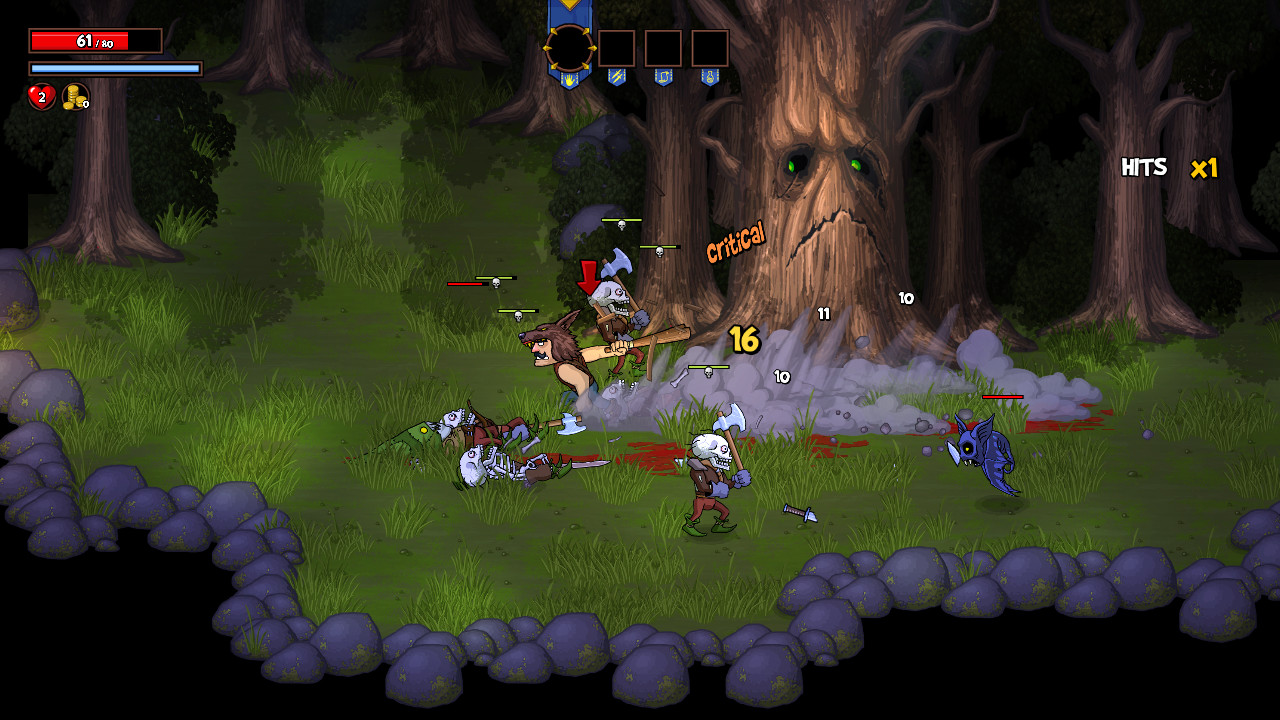Image resolution: width=1280 pixels, height=720 pixels.
Task: Click the damage number 11 near the tree
Action: 822,313
